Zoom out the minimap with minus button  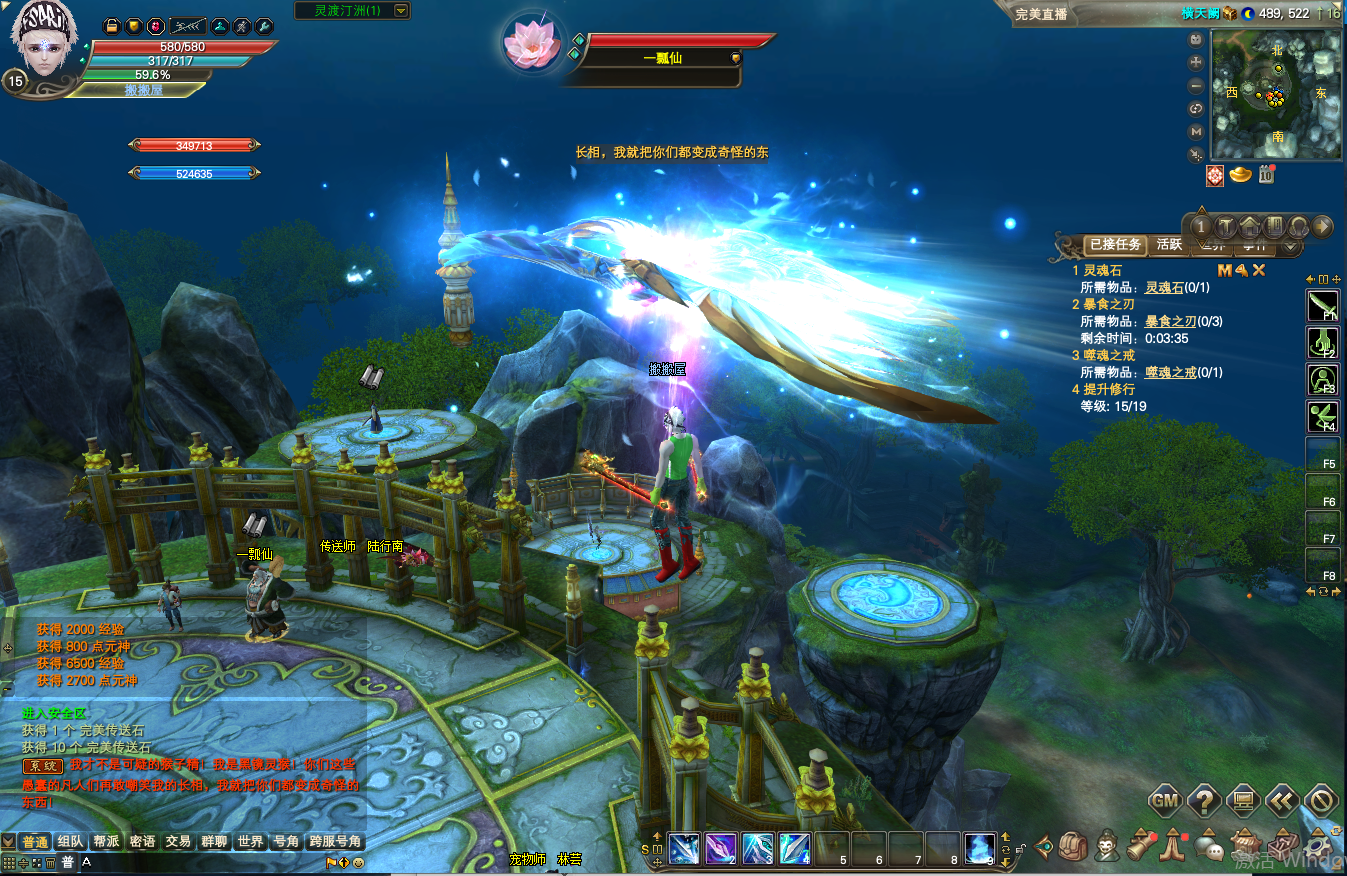[1196, 86]
